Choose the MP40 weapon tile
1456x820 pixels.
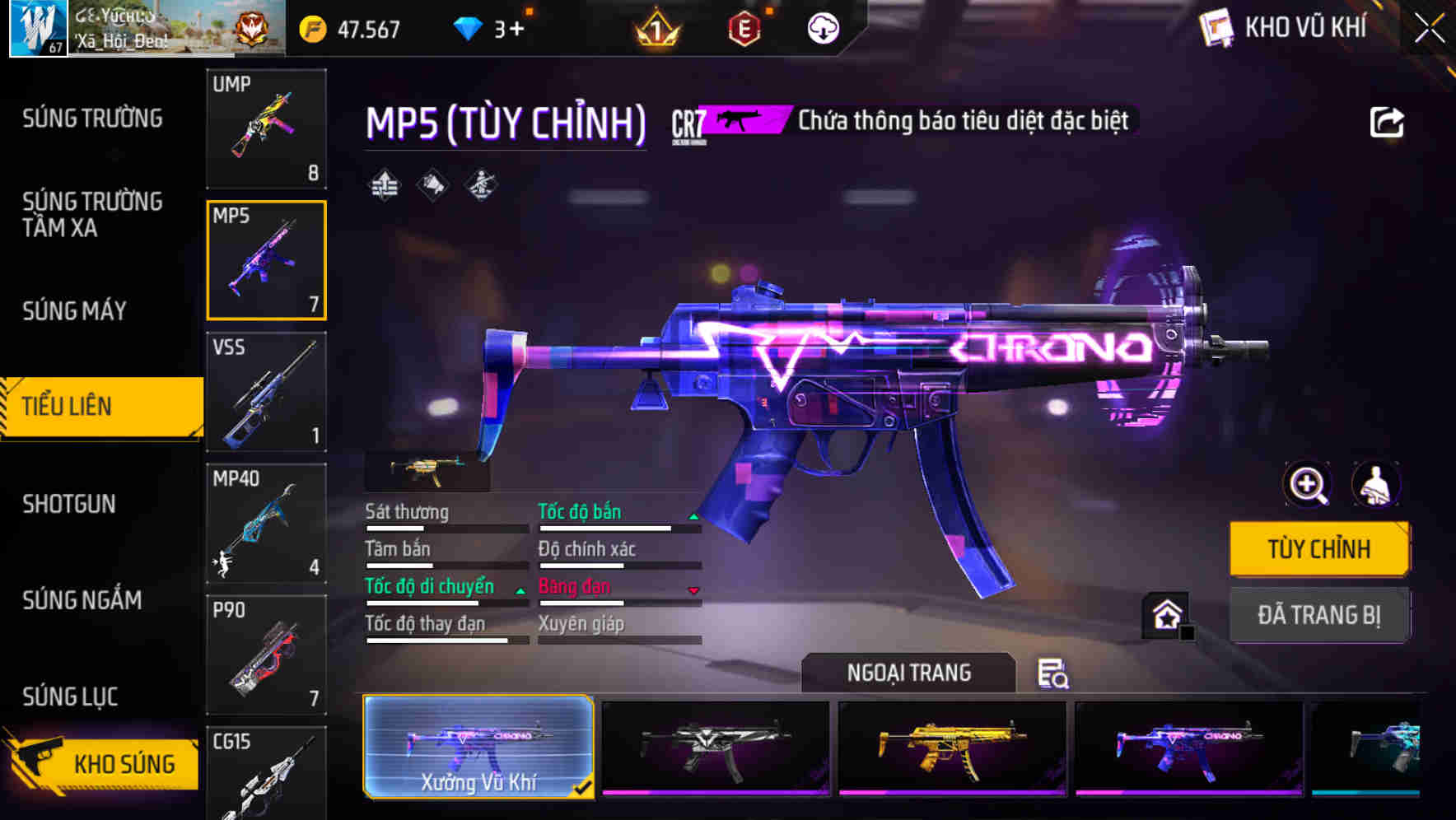[266, 524]
